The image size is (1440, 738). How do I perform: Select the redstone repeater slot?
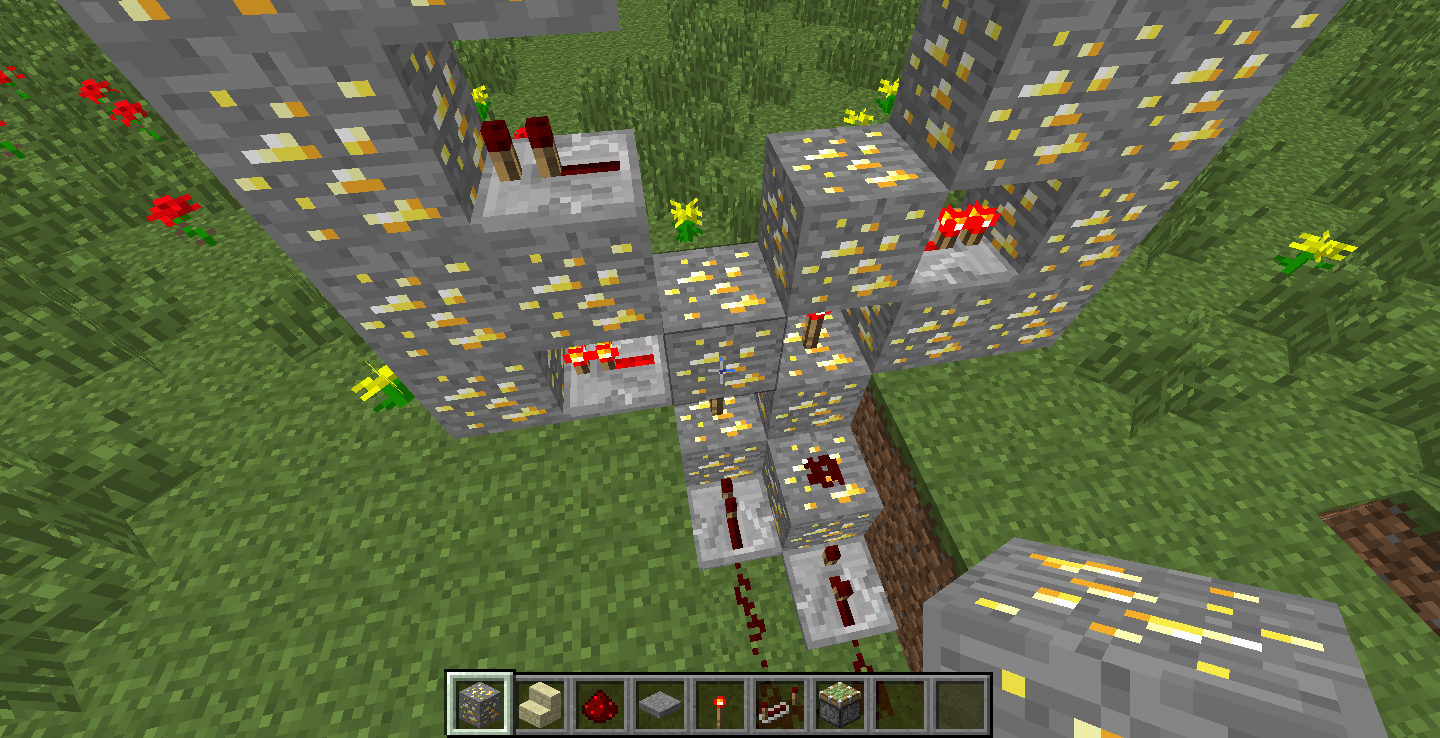coord(779,704)
